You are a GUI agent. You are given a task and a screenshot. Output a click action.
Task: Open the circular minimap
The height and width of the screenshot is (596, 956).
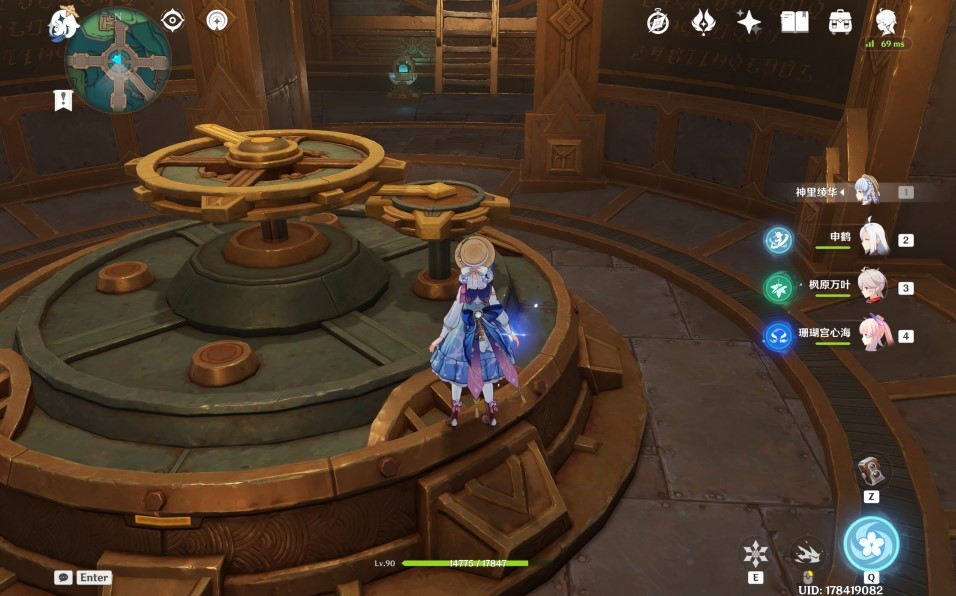(118, 62)
